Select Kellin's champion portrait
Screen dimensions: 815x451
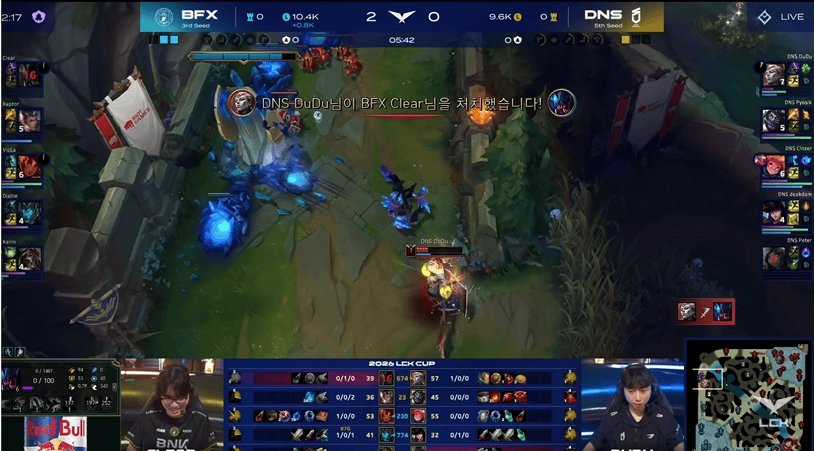click(15, 258)
